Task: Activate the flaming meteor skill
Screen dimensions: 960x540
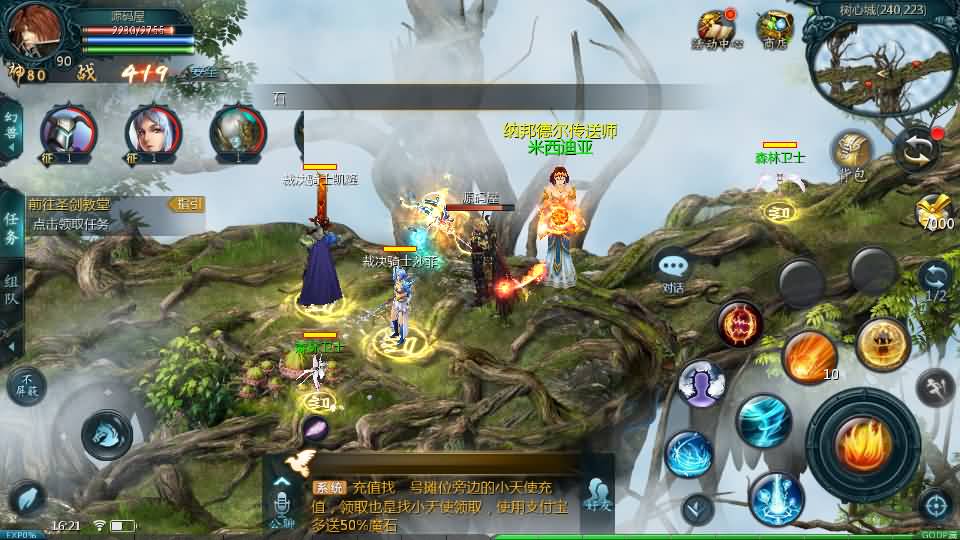Action: 809,357
